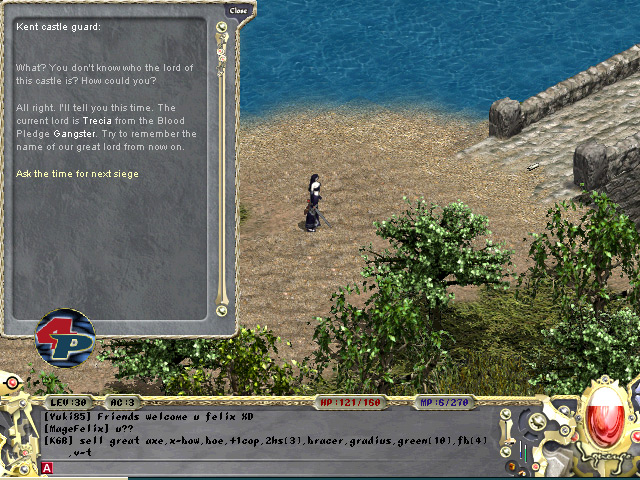Close the Kent castle guard dialog

pos(237,10)
